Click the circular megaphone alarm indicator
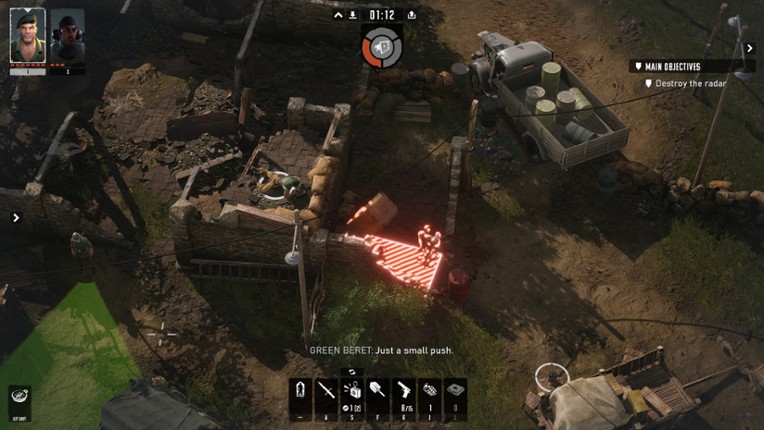764x430 pixels. coord(381,46)
